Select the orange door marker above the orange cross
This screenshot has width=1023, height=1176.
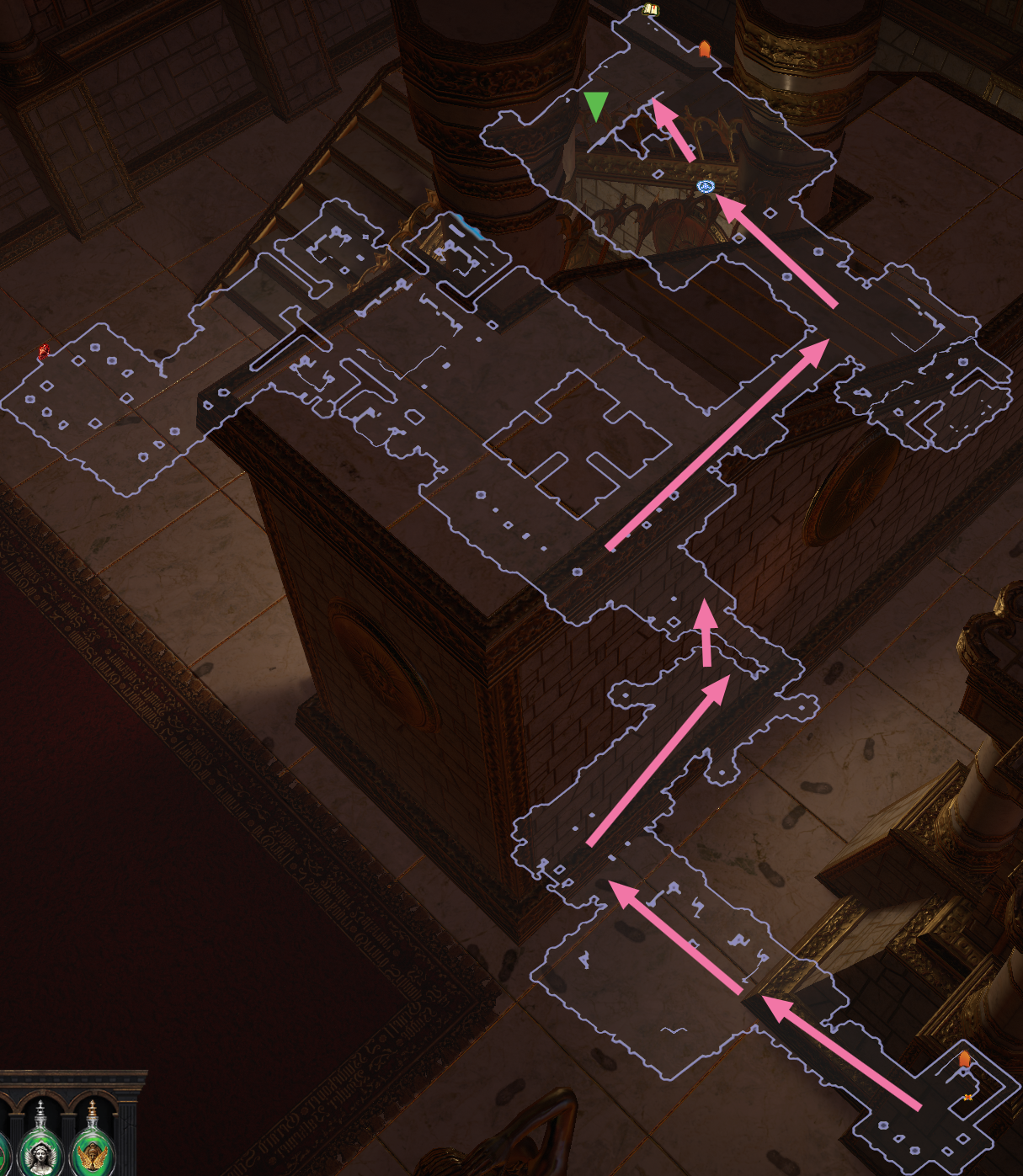click(x=965, y=1059)
